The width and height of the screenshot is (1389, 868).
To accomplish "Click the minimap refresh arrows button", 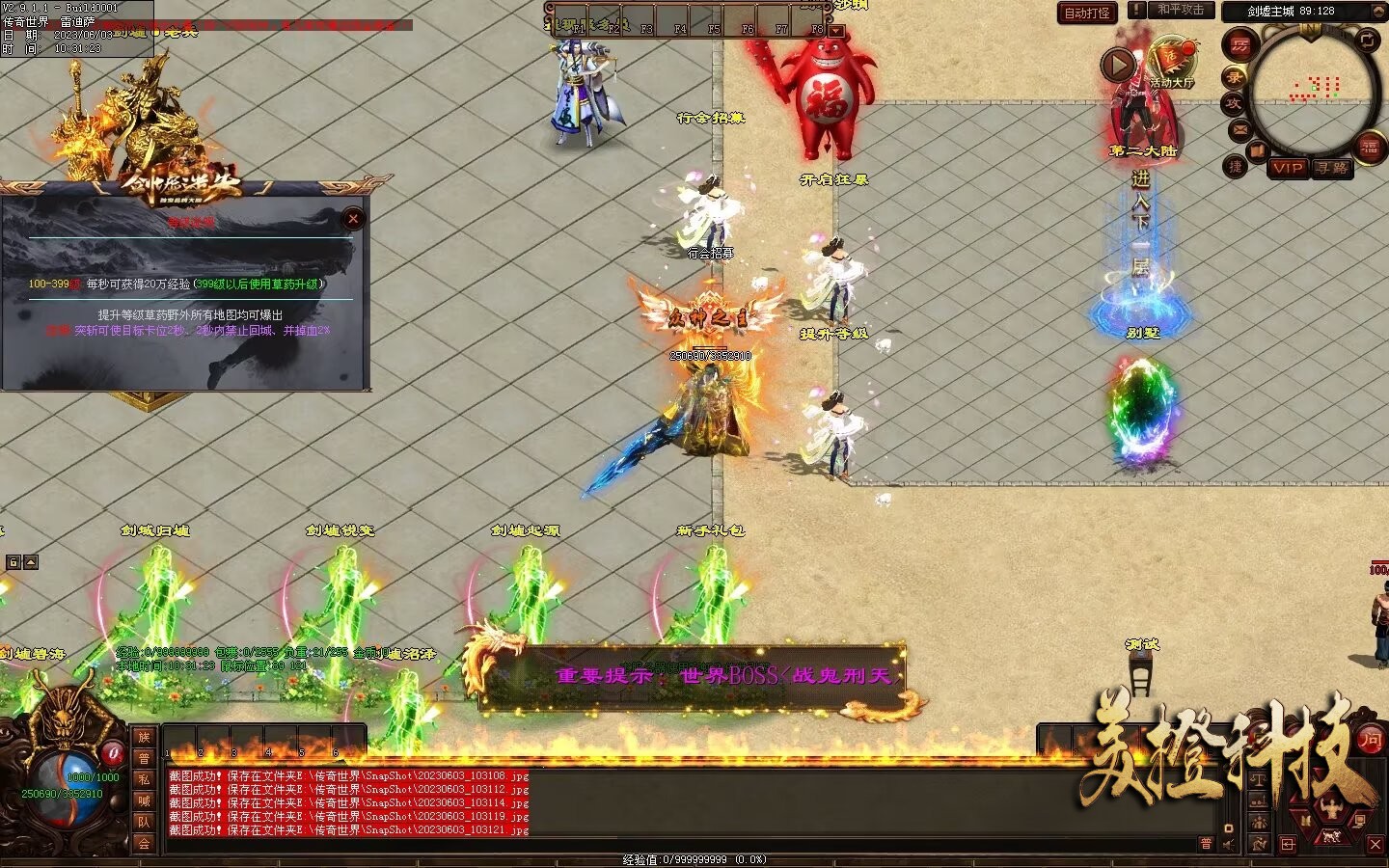I will pos(1368,41).
